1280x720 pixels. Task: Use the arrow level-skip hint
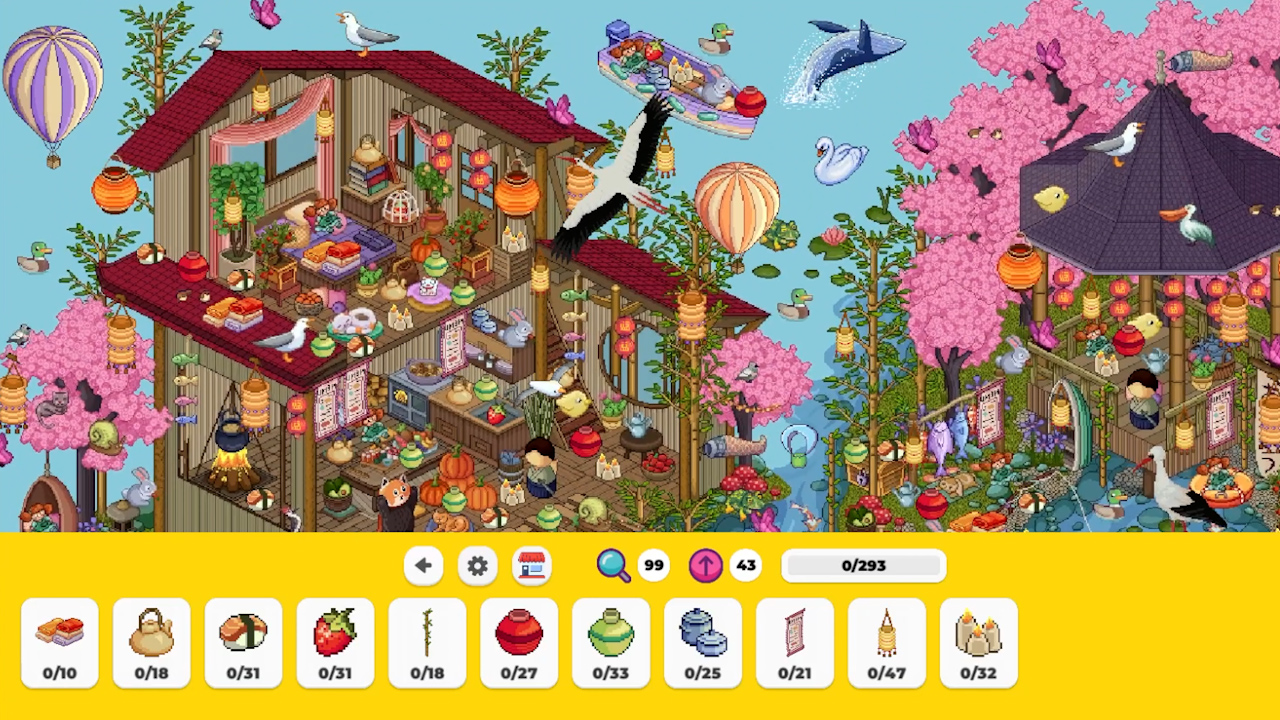tap(705, 566)
